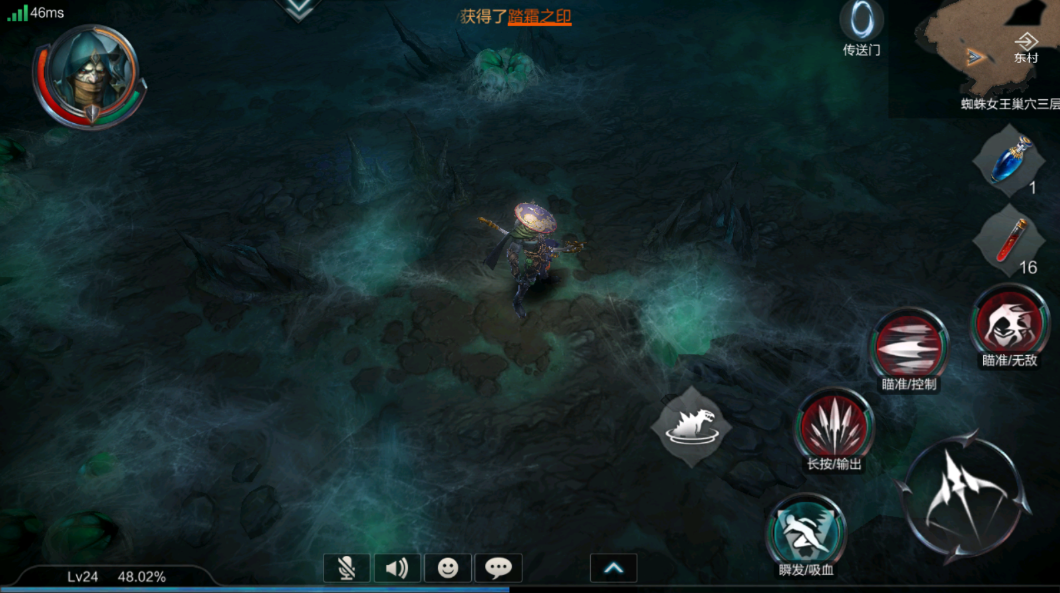The height and width of the screenshot is (593, 1060).
Task: Use the blue mana potion
Action: click(x=1011, y=160)
